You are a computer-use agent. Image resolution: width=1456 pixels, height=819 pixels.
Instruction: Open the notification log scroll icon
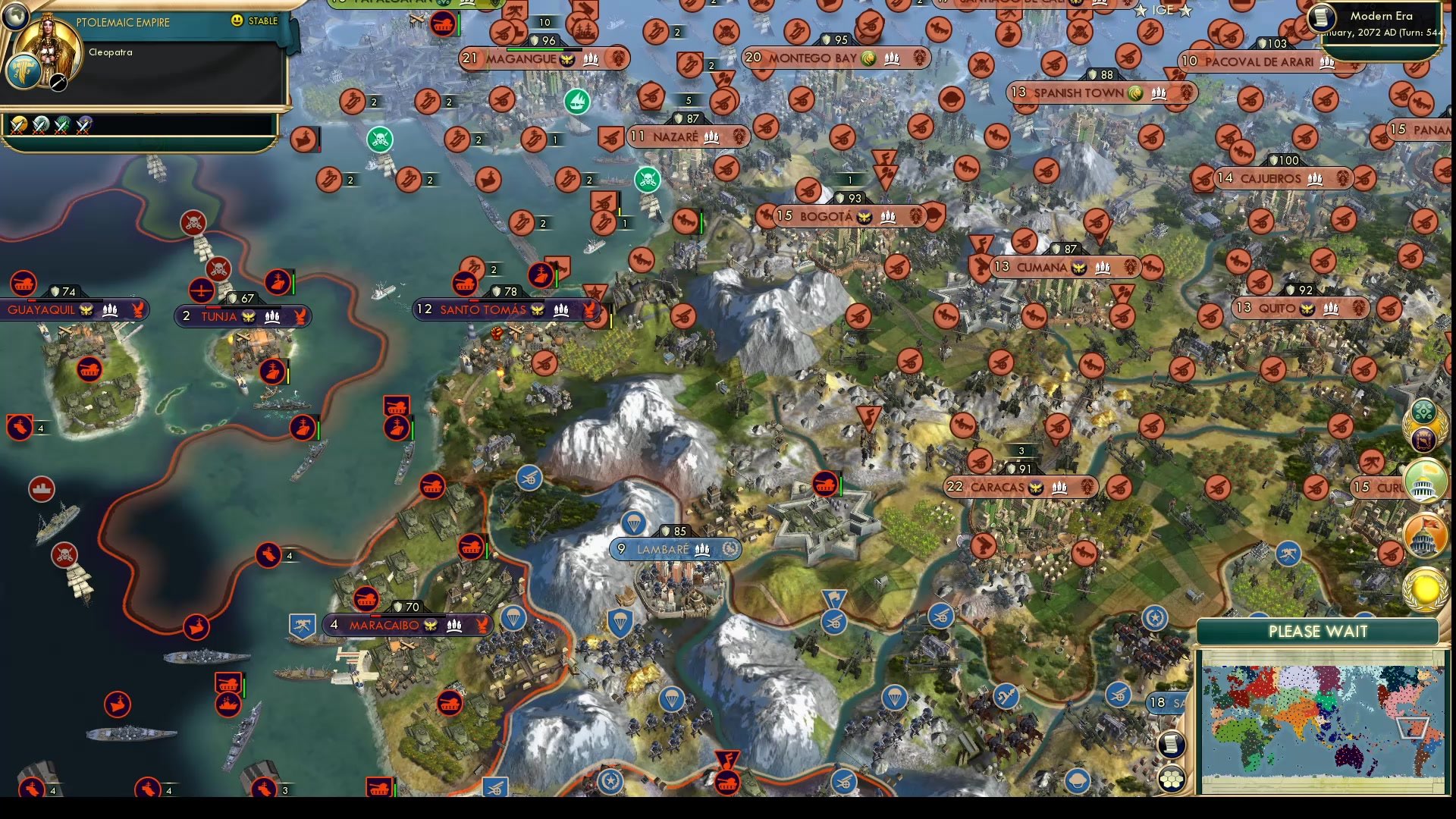pos(1172,745)
